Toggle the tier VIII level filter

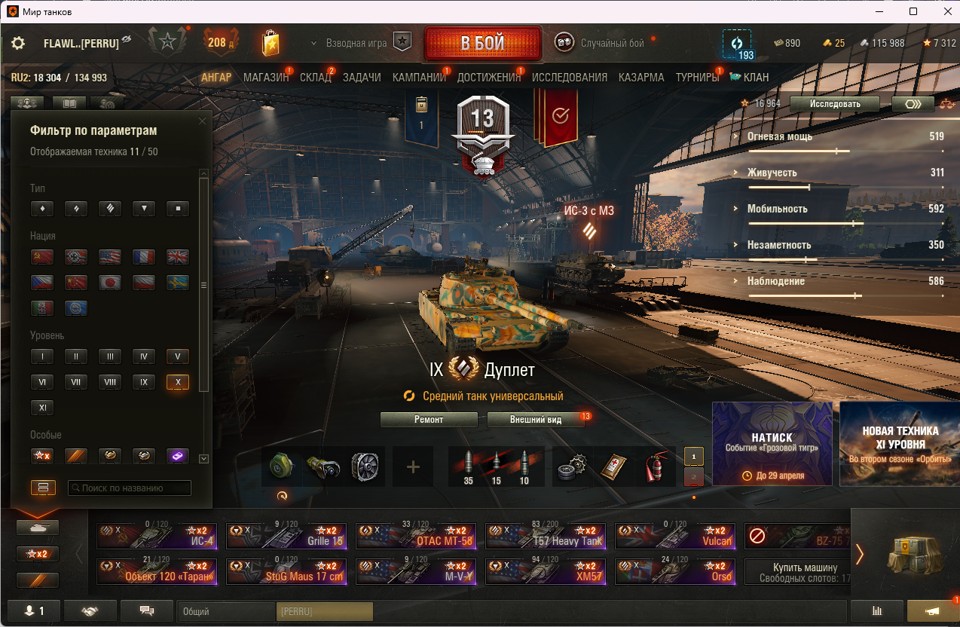click(x=109, y=382)
